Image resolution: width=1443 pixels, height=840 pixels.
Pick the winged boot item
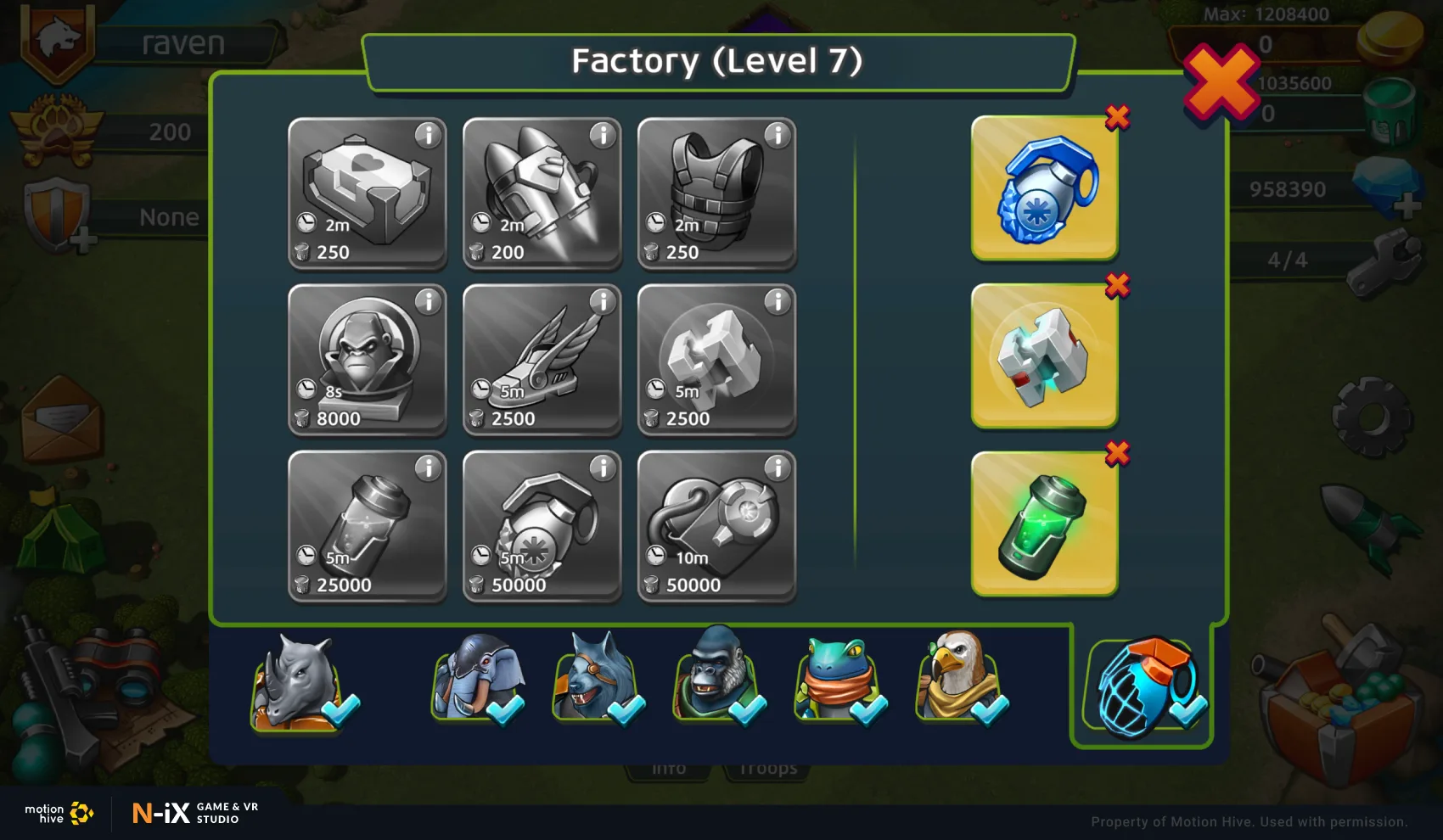(x=542, y=360)
